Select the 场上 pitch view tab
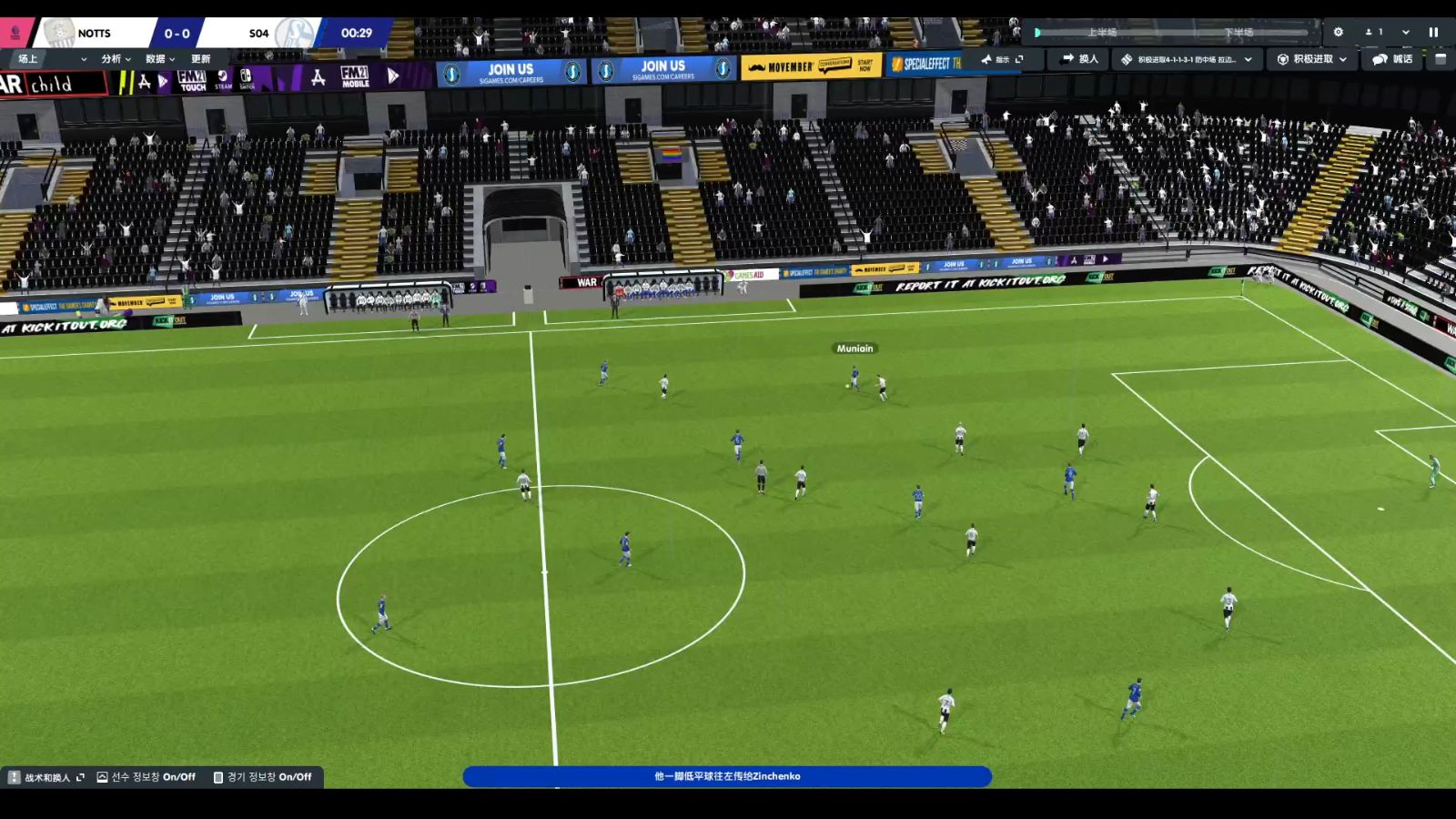The width and height of the screenshot is (1456, 819). coord(28,59)
